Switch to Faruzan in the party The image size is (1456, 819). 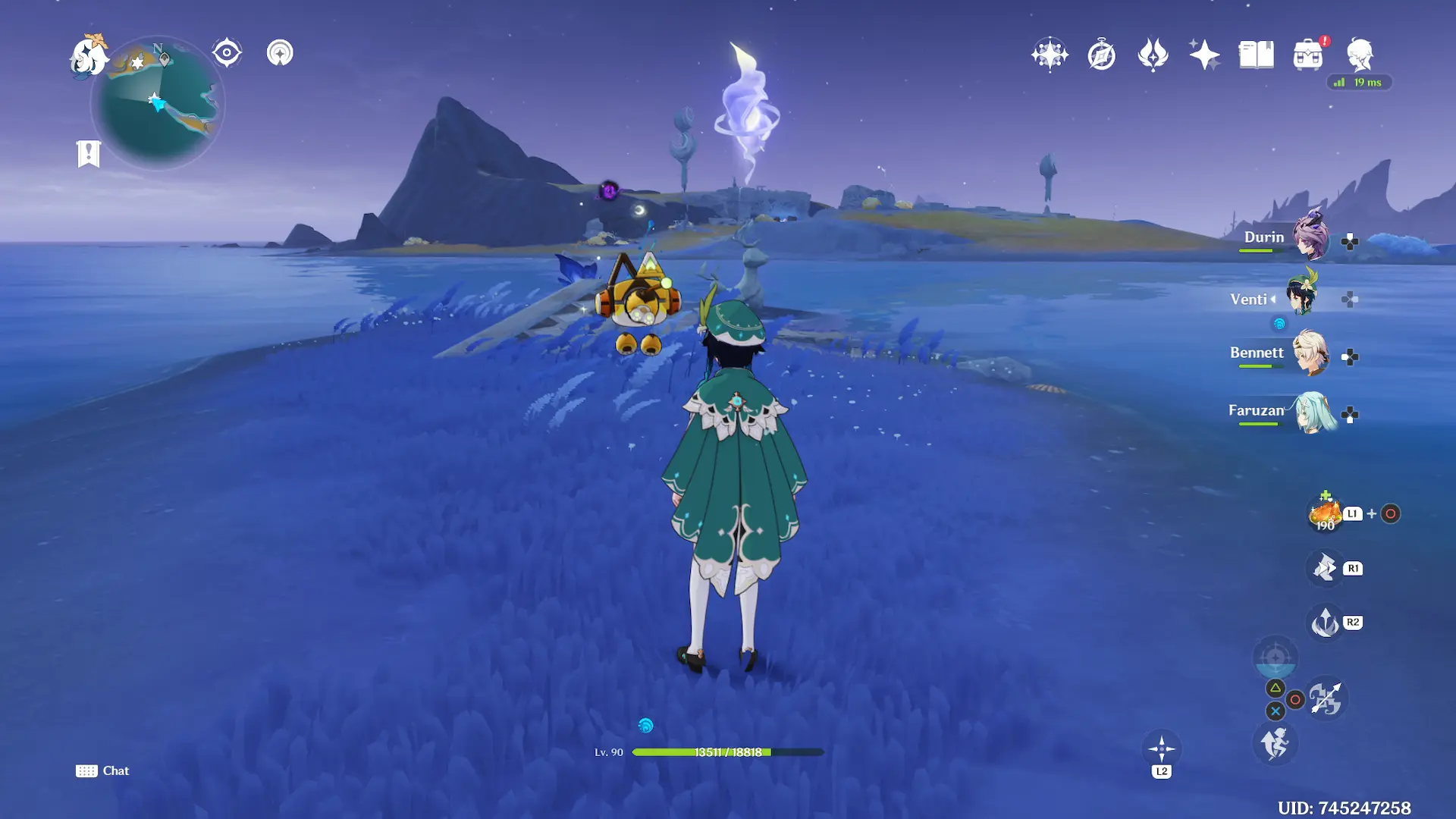1314,412
